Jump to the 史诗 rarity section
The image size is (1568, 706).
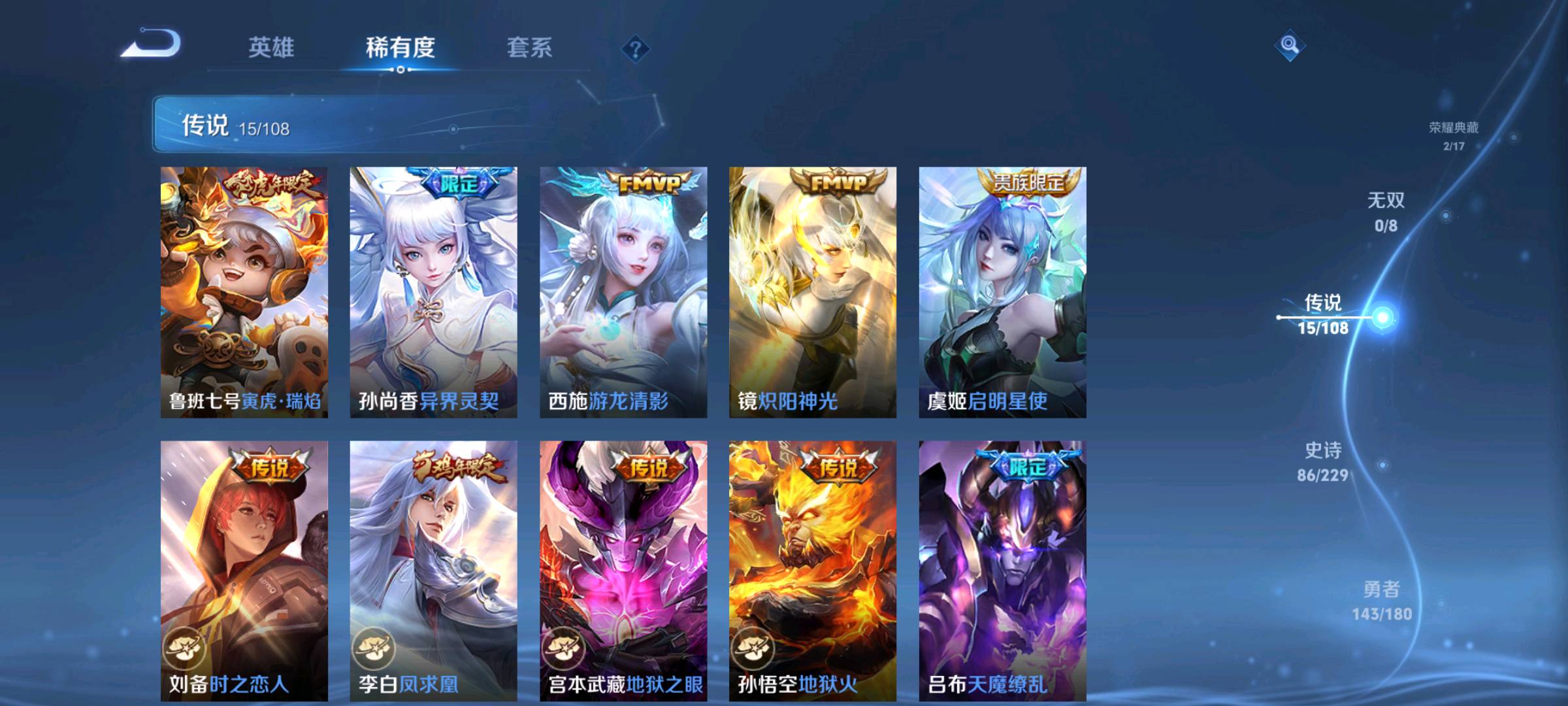[1323, 462]
